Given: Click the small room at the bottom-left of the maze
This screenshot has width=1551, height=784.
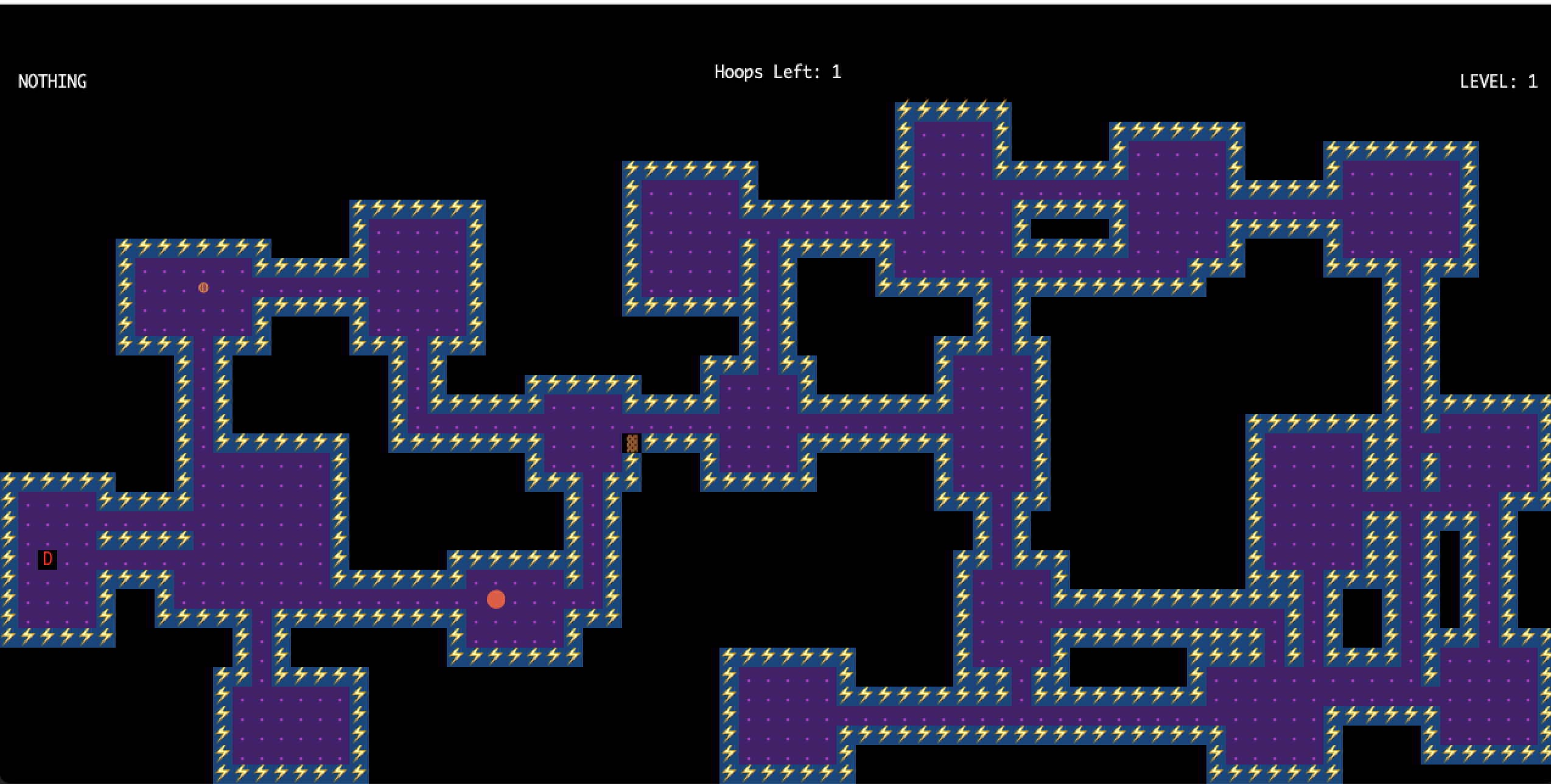Looking at the screenshot, I should coord(292,718).
